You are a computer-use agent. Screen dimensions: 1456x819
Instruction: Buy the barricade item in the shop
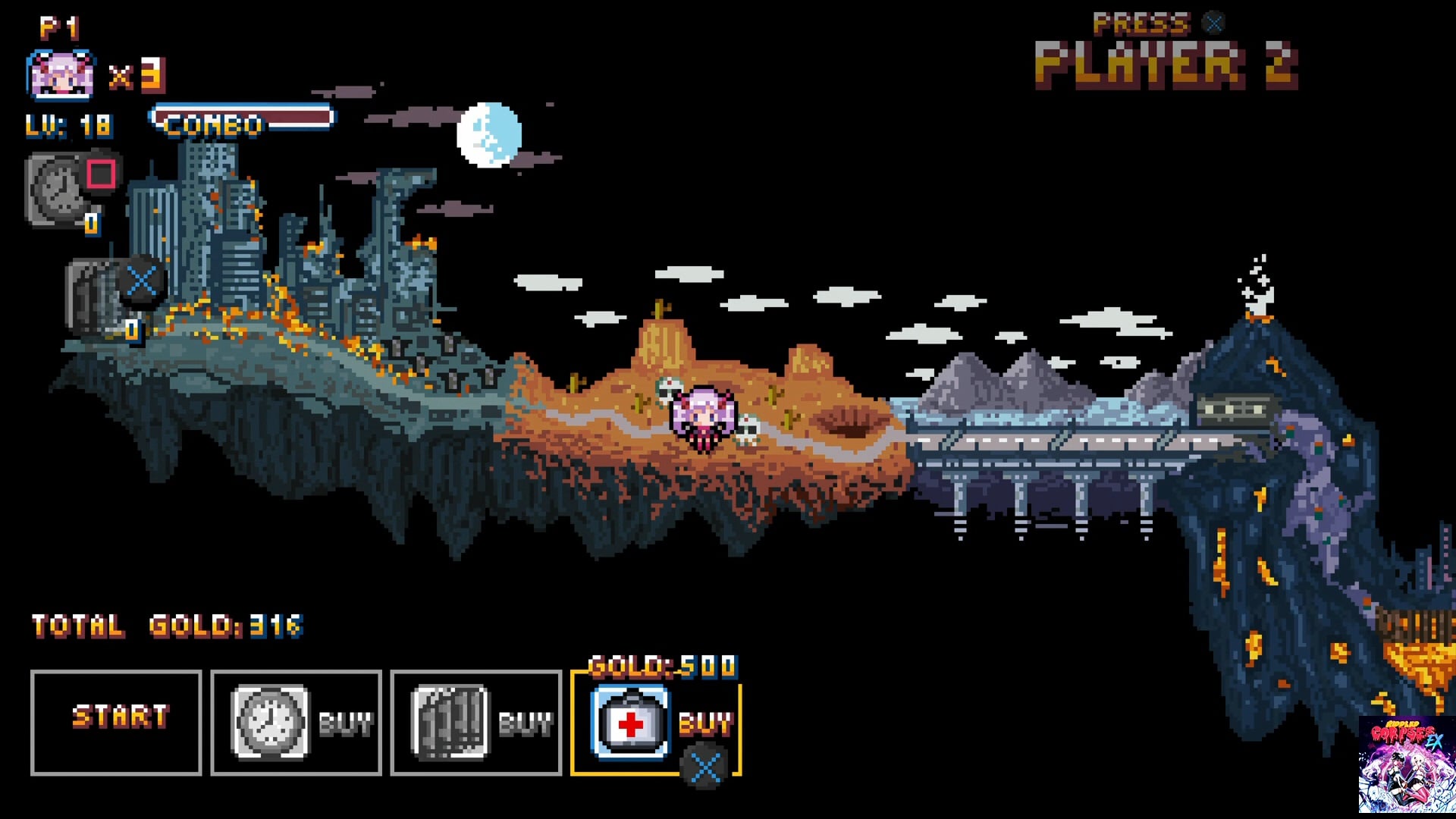click(475, 722)
